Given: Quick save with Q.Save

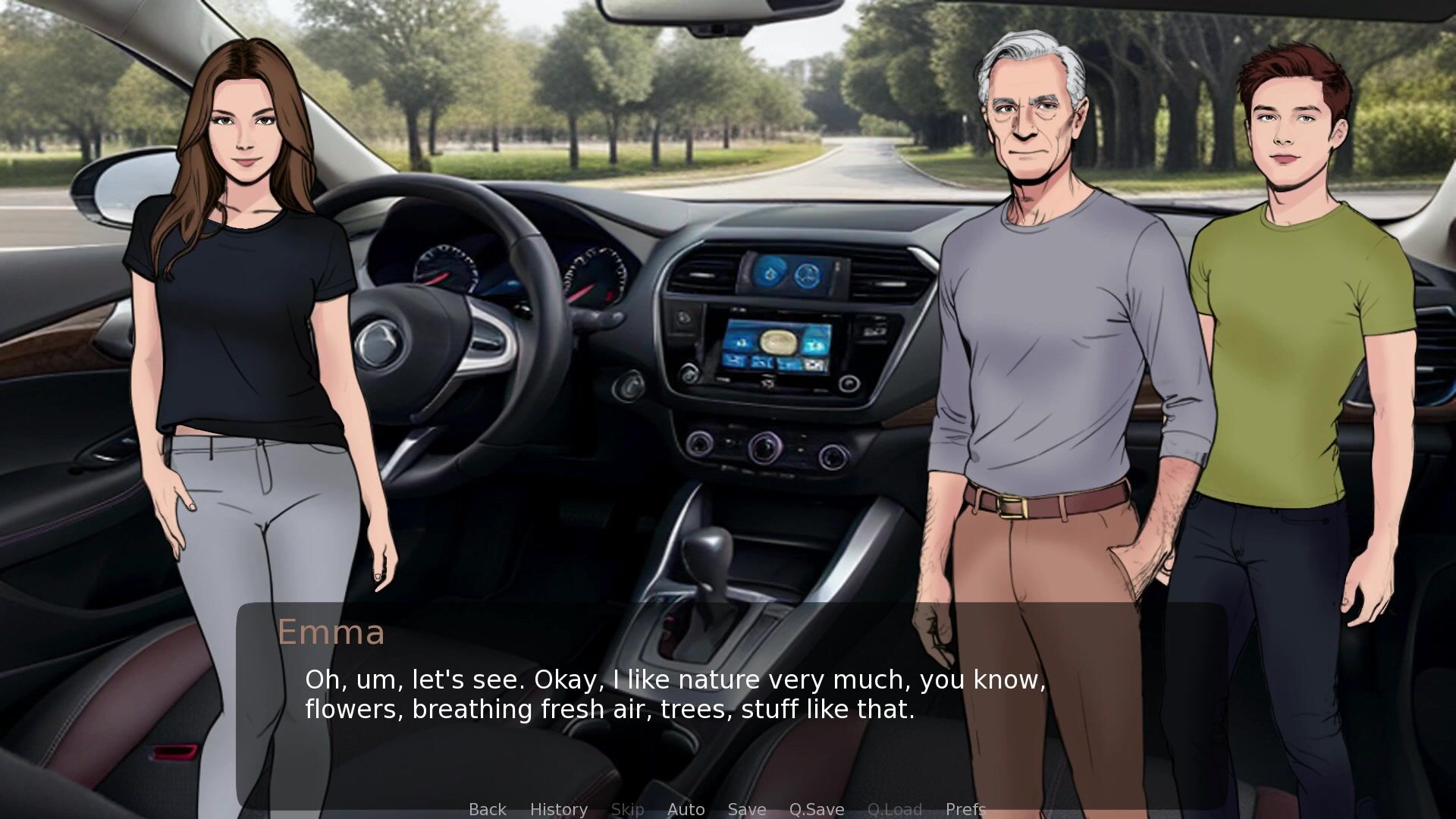Looking at the screenshot, I should 816,809.
